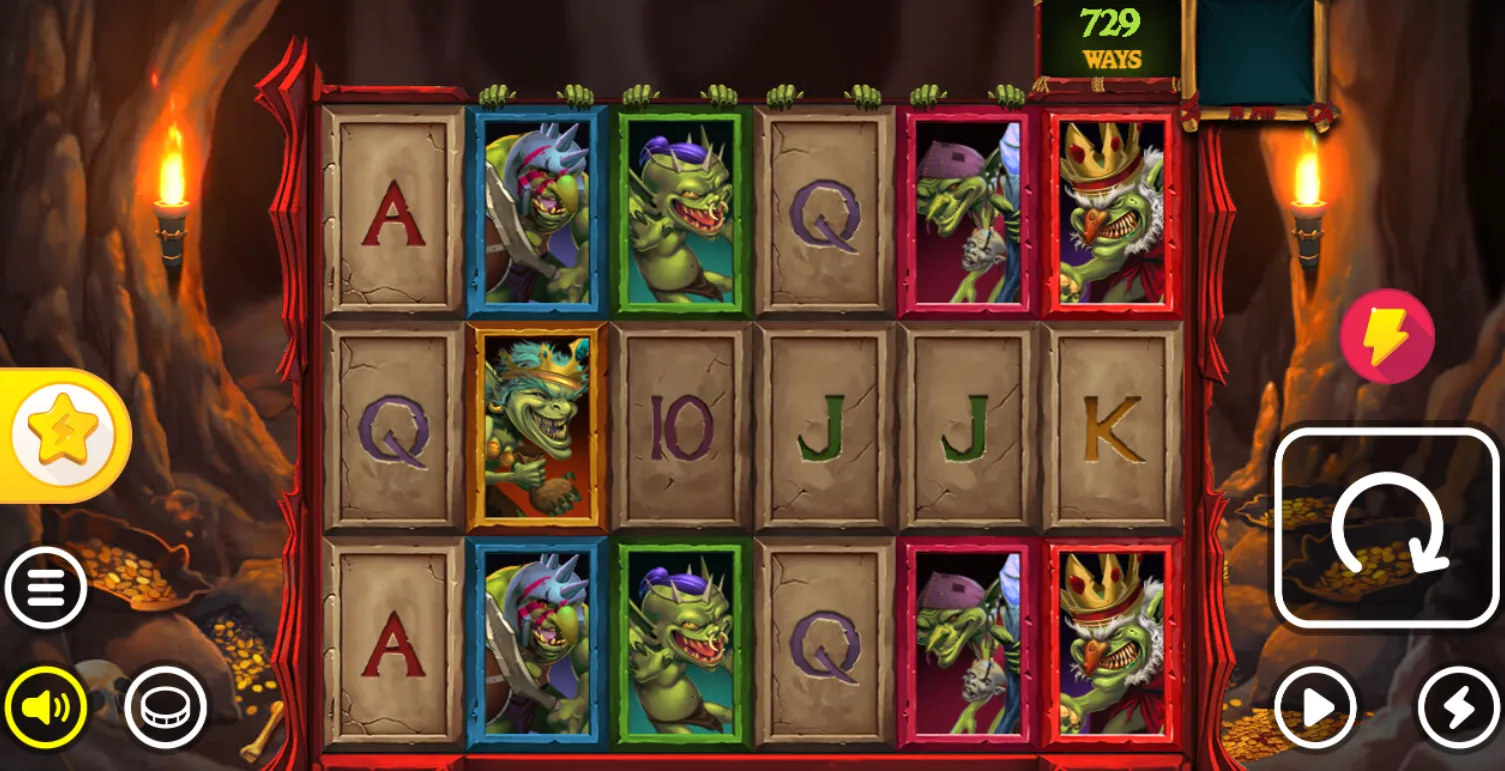Spin the reels with the circular arrow button
This screenshot has height=771, width=1505.
click(x=1386, y=527)
